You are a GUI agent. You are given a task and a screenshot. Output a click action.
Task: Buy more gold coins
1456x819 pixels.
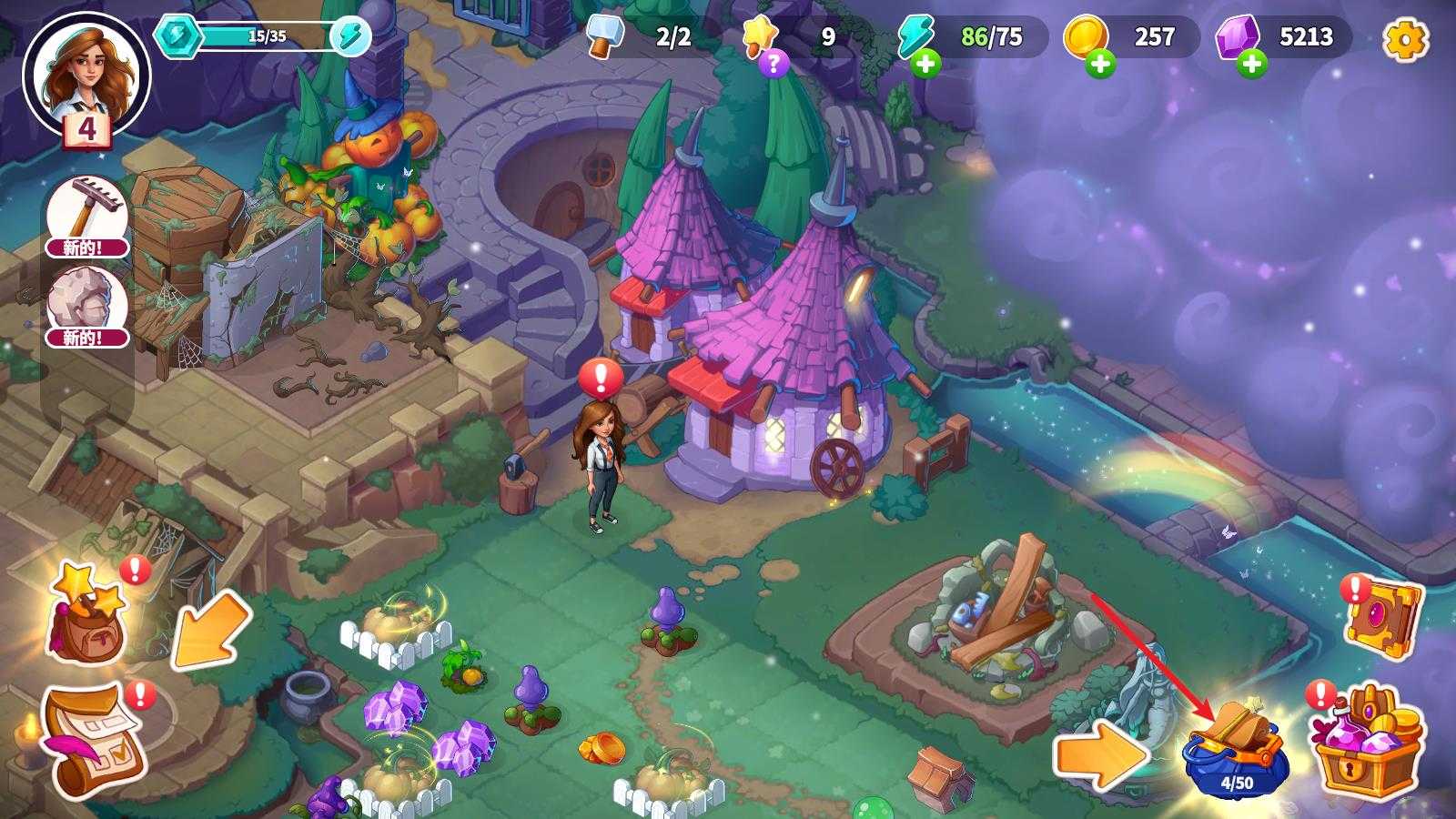click(1099, 64)
